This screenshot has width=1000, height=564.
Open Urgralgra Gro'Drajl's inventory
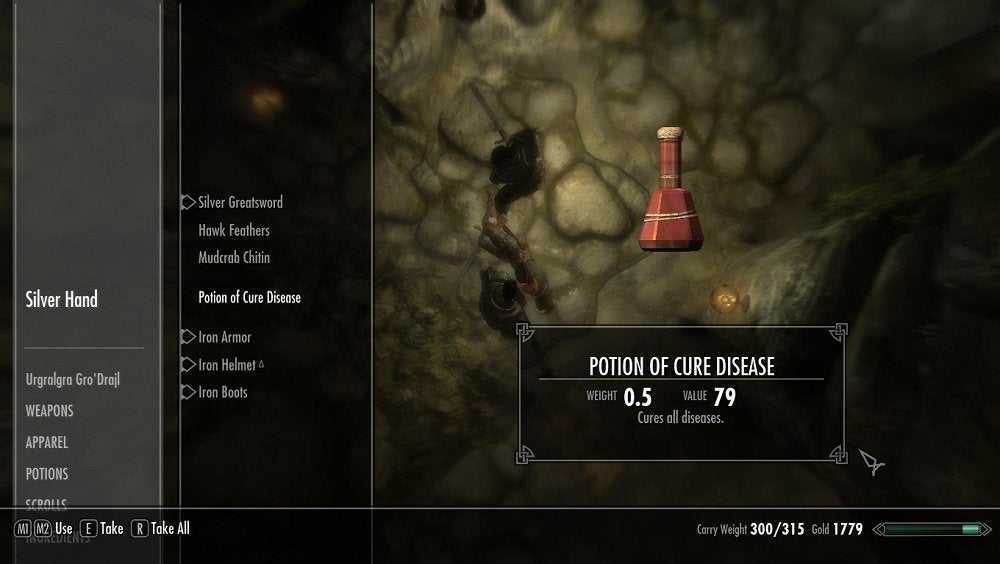73,379
